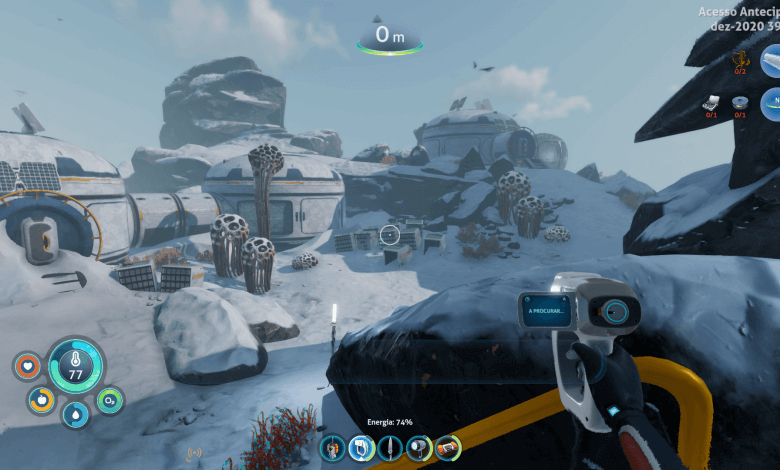
Task: Open the lower pinned recipe circle
Action: [x=772, y=102]
